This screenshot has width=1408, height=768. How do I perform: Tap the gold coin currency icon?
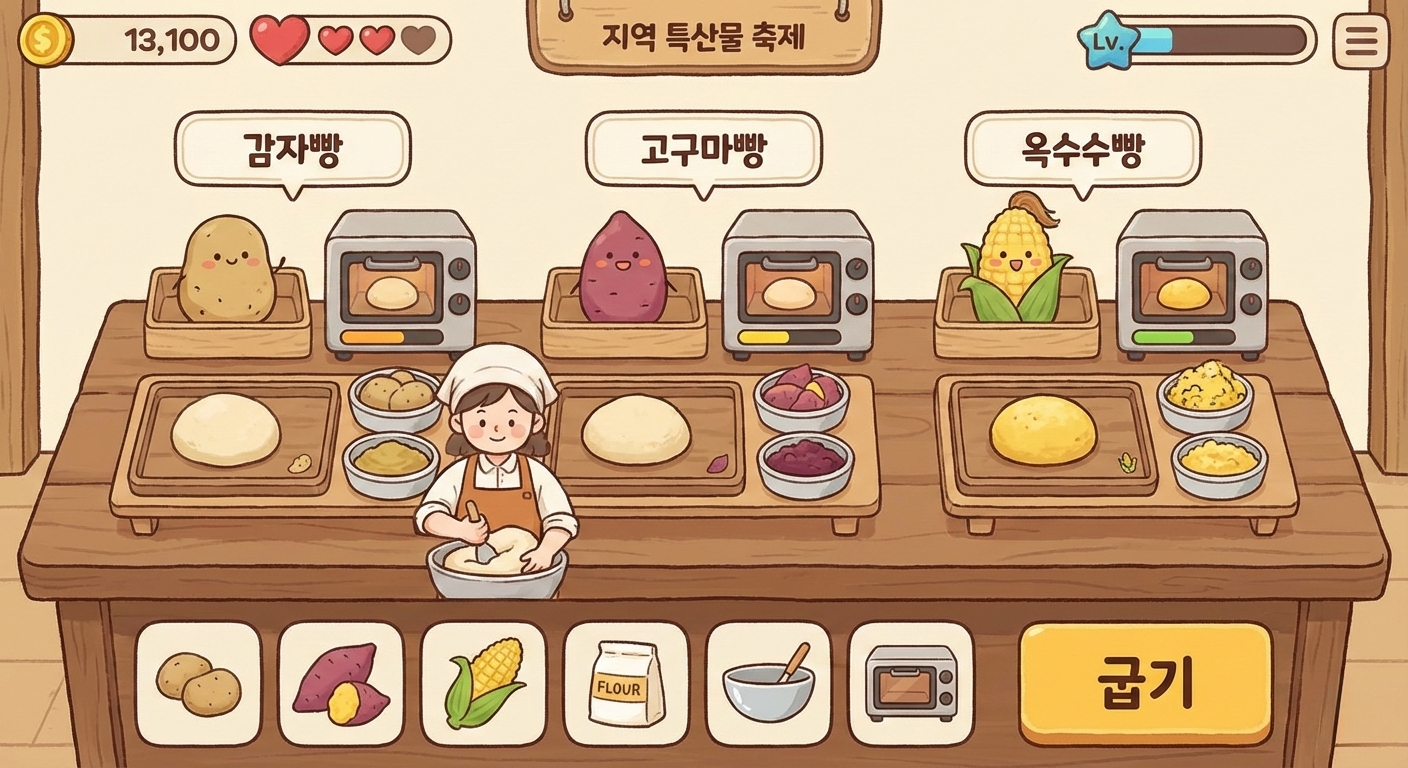coord(46,40)
